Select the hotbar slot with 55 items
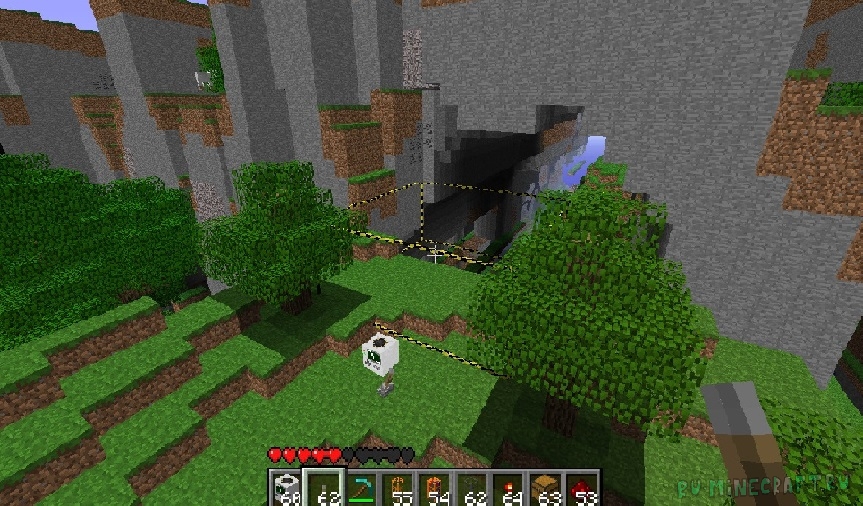 [x=398, y=488]
